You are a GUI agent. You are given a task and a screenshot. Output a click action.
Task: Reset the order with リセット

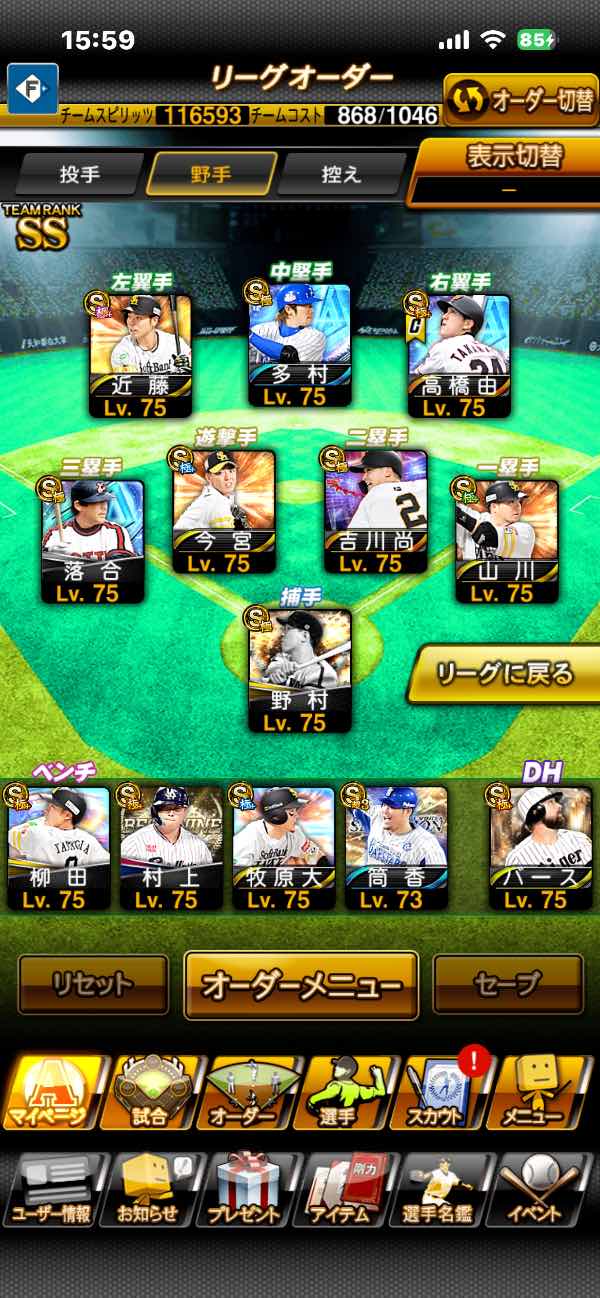[x=93, y=985]
